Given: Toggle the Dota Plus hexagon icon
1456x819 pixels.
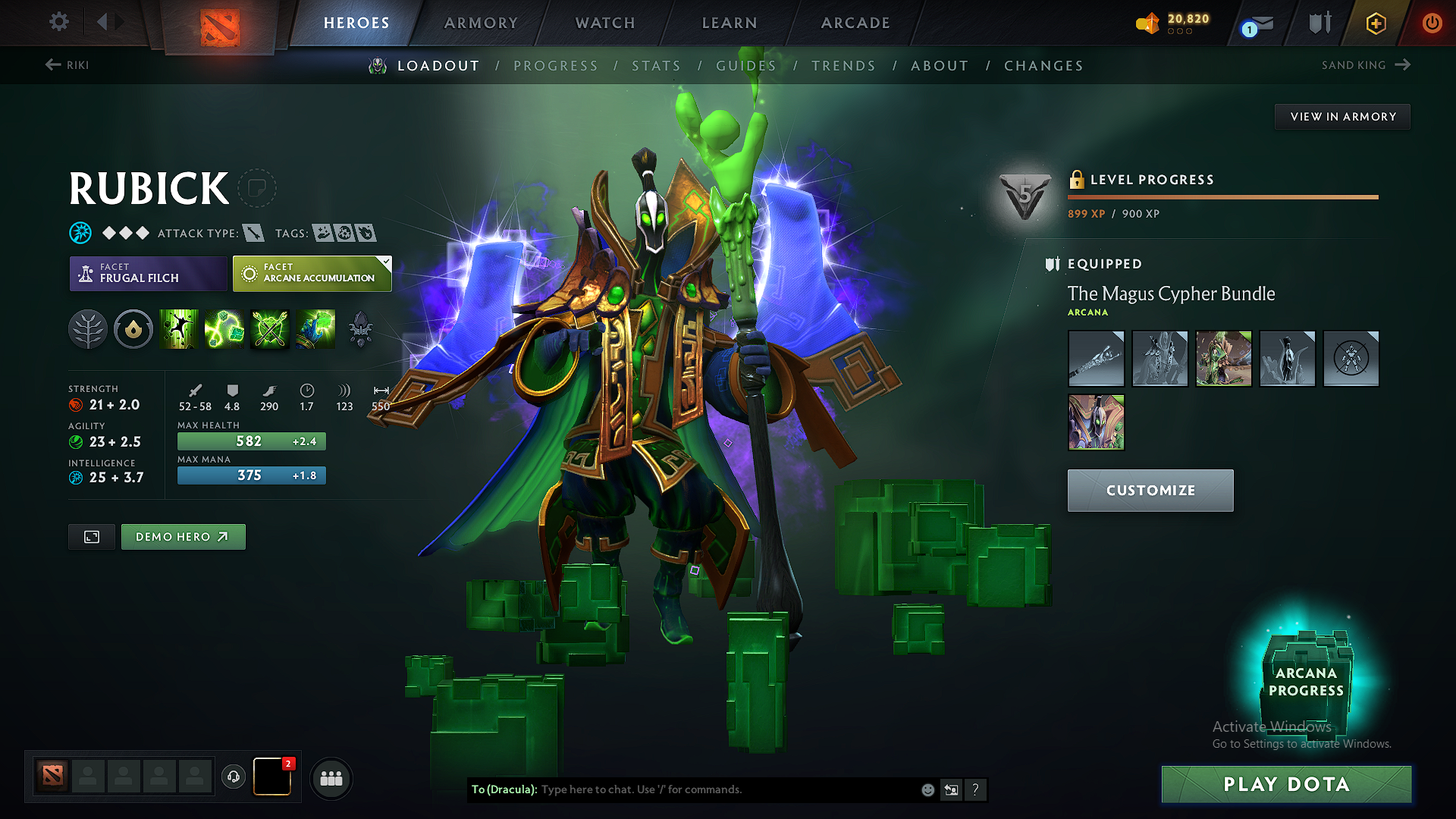Looking at the screenshot, I should click(x=1375, y=23).
